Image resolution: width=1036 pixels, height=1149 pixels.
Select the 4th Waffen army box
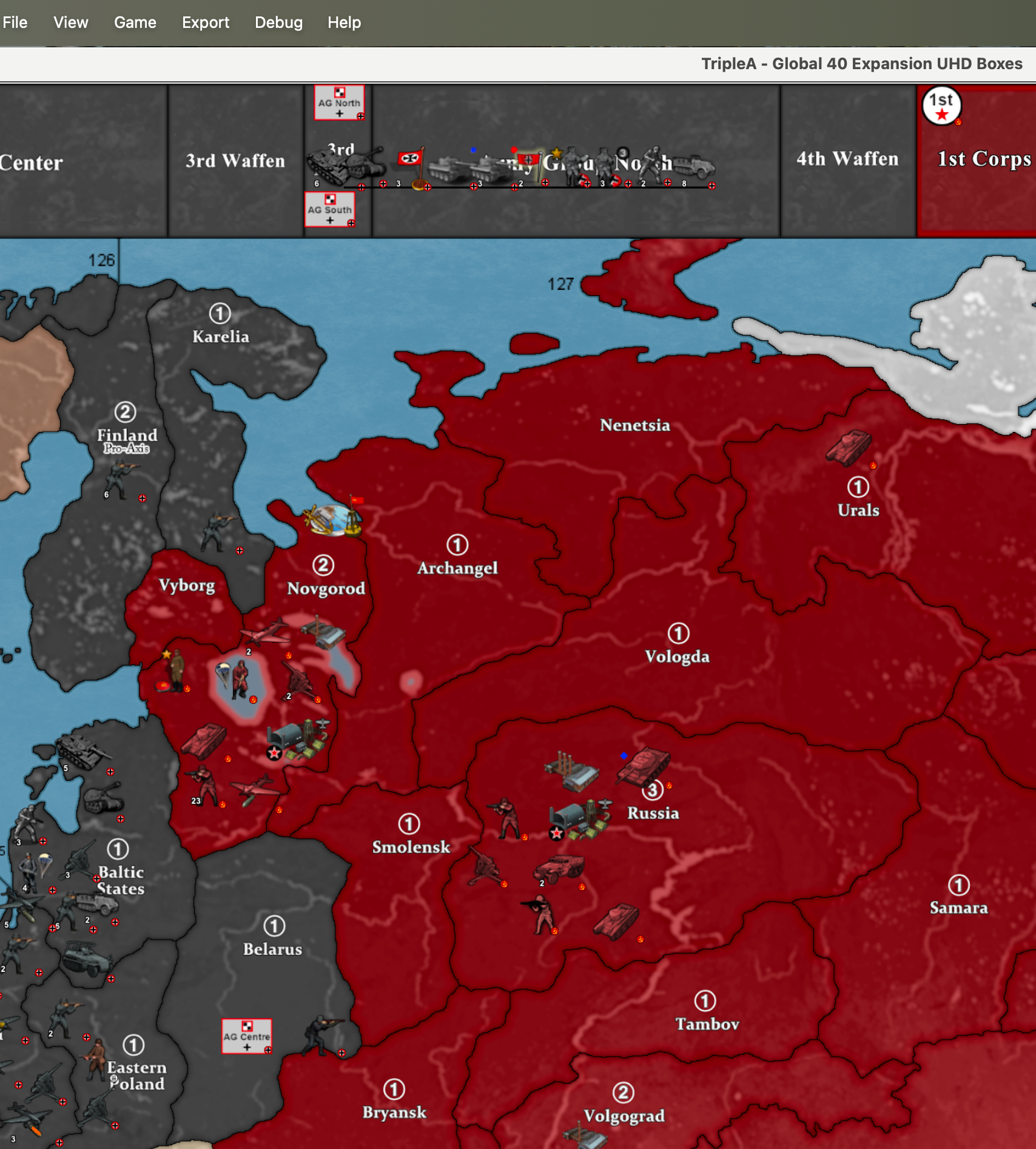[x=847, y=159]
